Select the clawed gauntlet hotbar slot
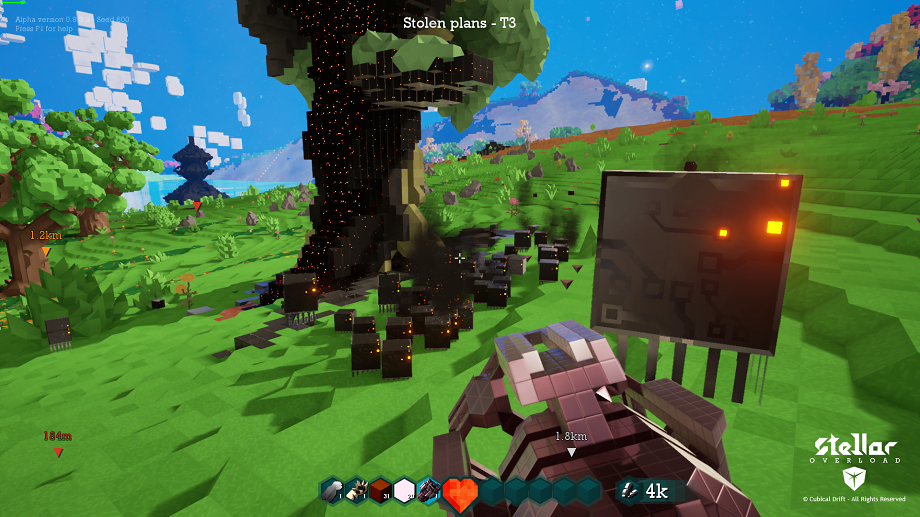The height and width of the screenshot is (517, 920). point(356,490)
